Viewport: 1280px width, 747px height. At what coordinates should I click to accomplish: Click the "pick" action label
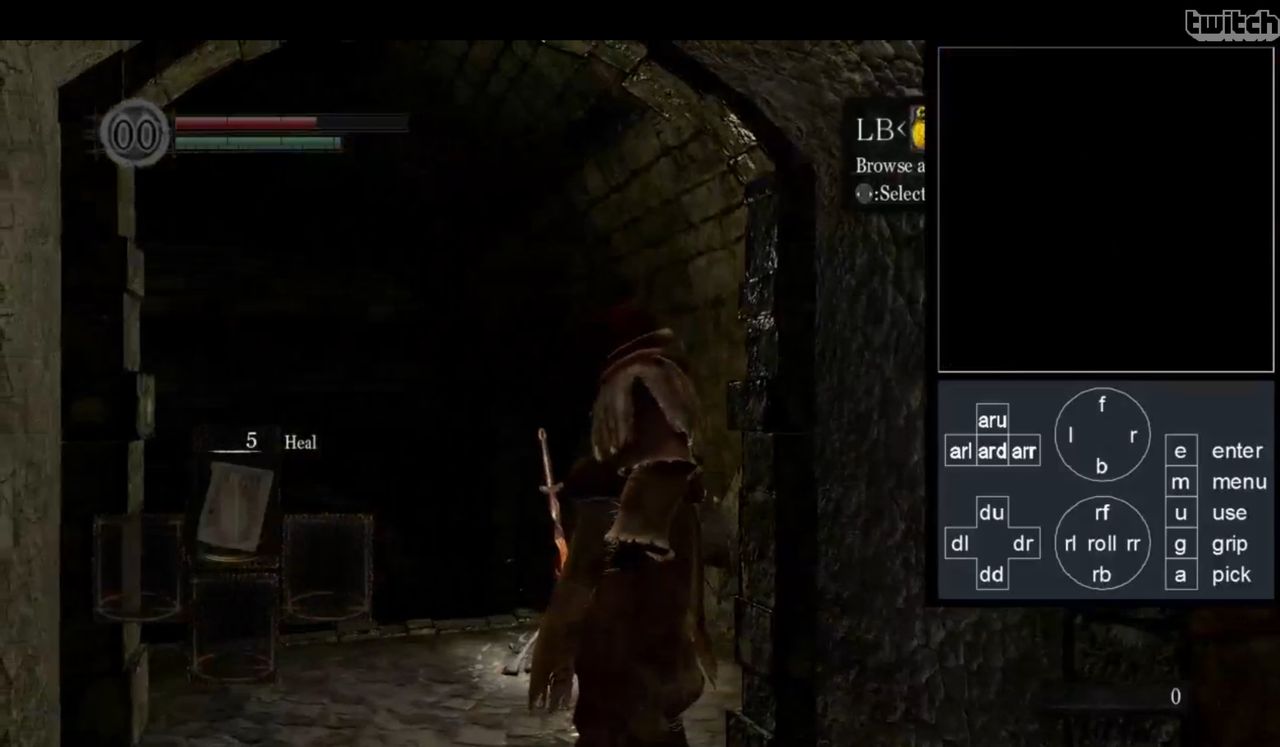point(1231,575)
